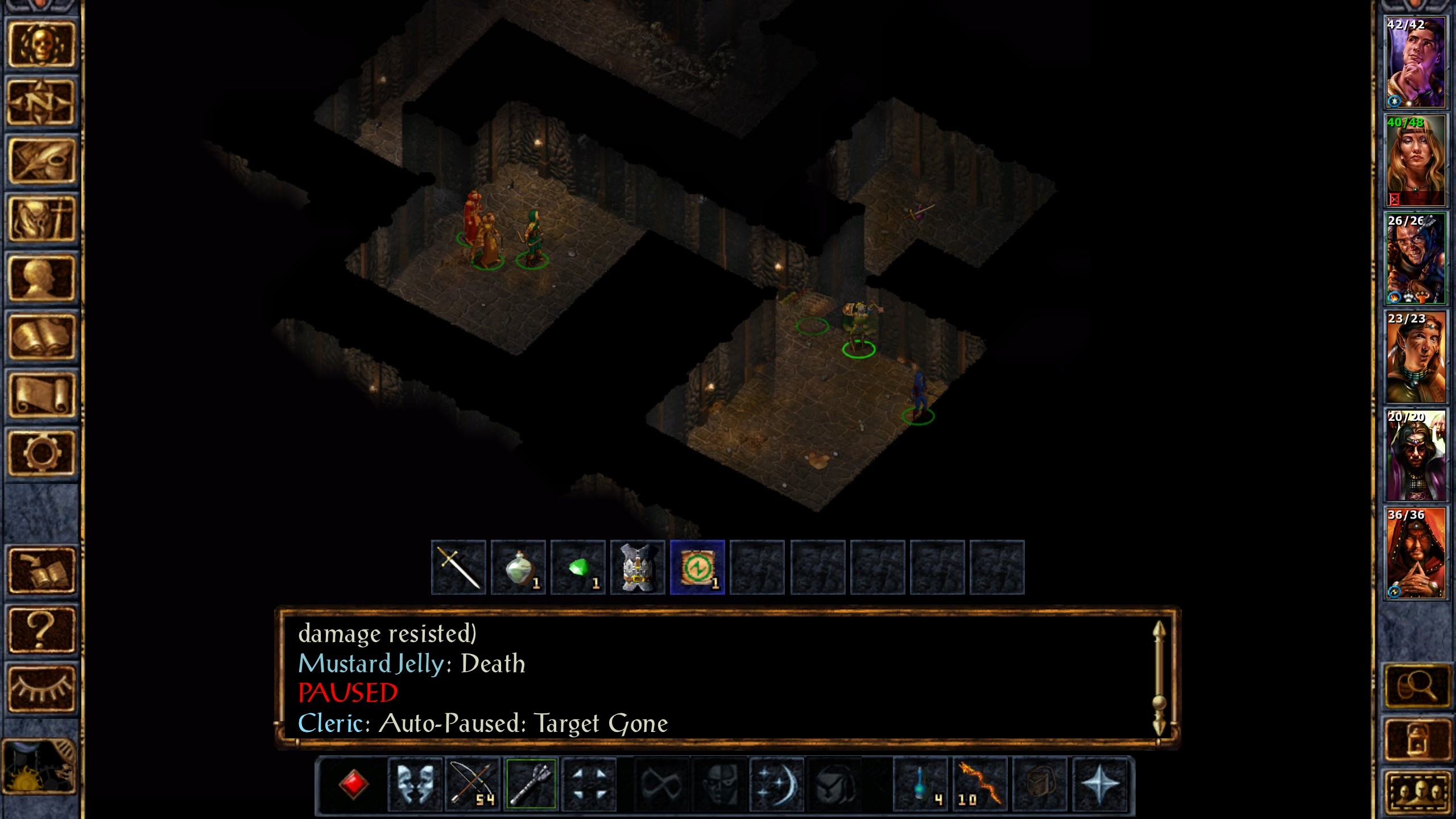Open the journal with the quill button
The image size is (1456, 819).
pos(41,161)
